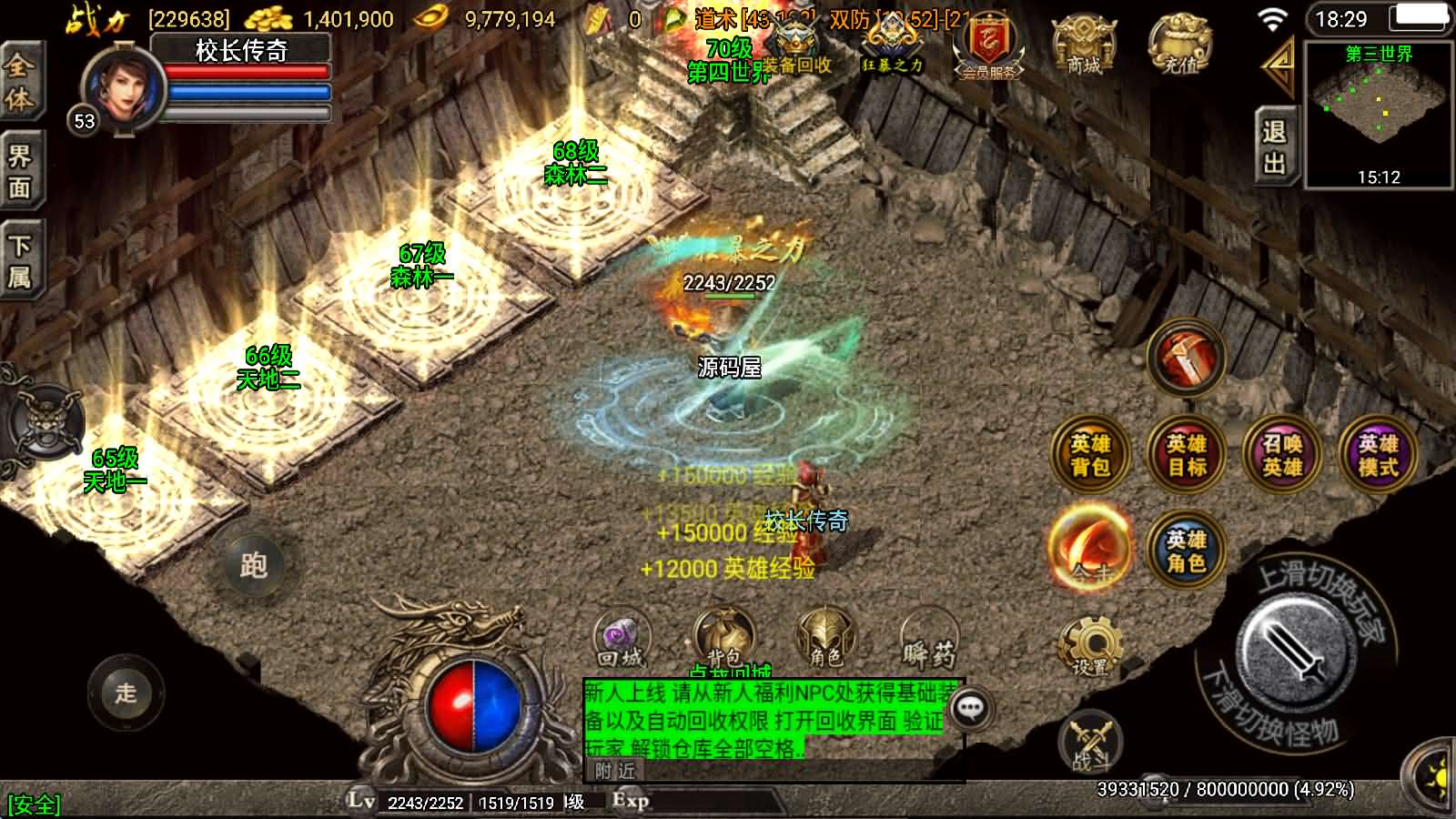Open the 充值 recharge icon
This screenshot has width=1456, height=819.
1180,45
